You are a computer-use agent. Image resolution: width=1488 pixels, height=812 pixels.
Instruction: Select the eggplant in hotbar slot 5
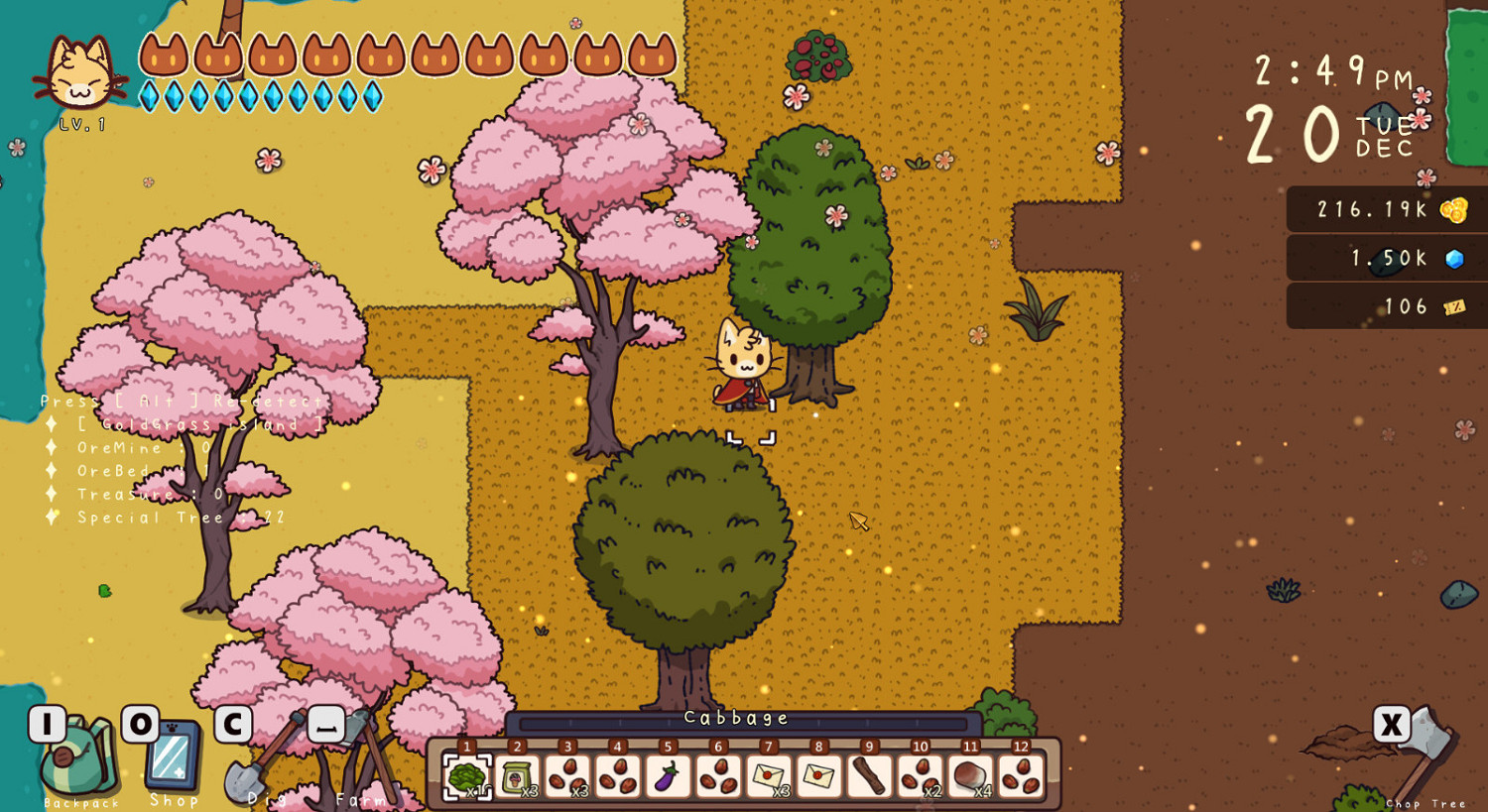pos(666,778)
